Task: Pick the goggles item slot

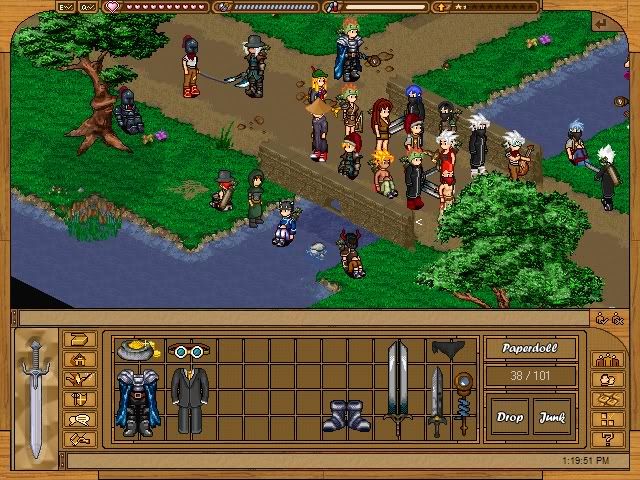Action: pos(187,351)
